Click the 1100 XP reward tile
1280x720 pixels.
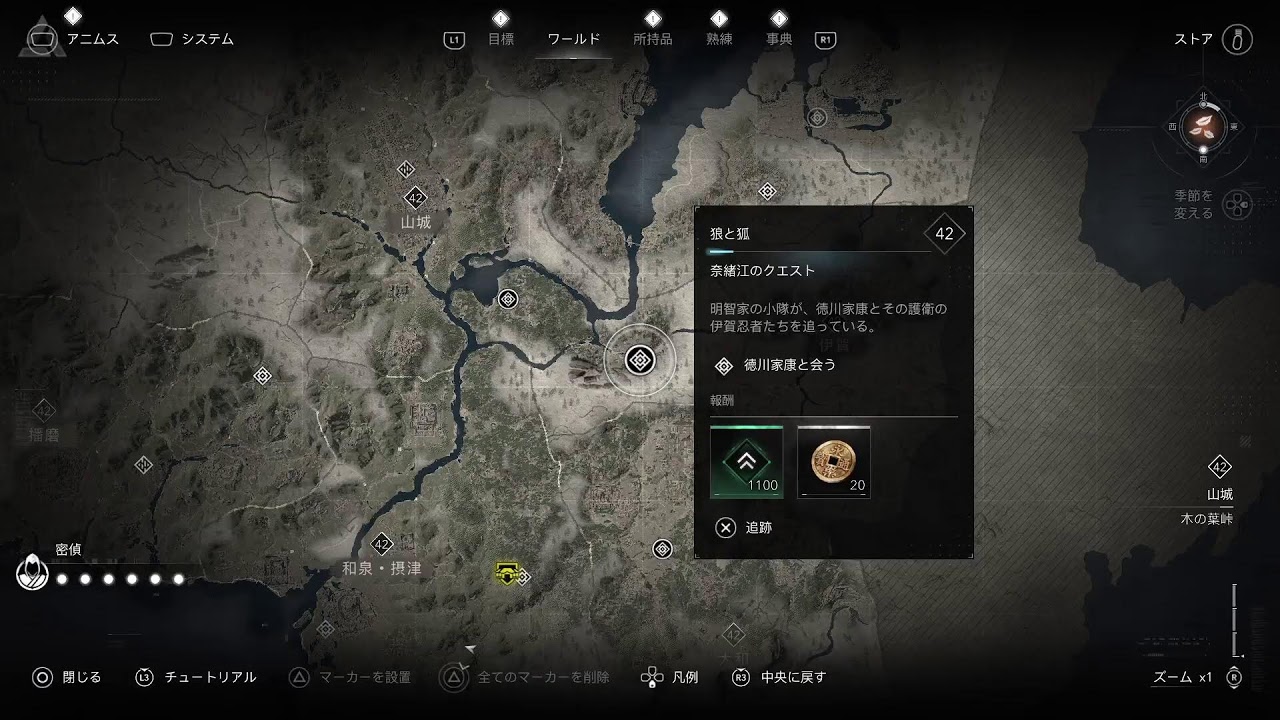747,462
